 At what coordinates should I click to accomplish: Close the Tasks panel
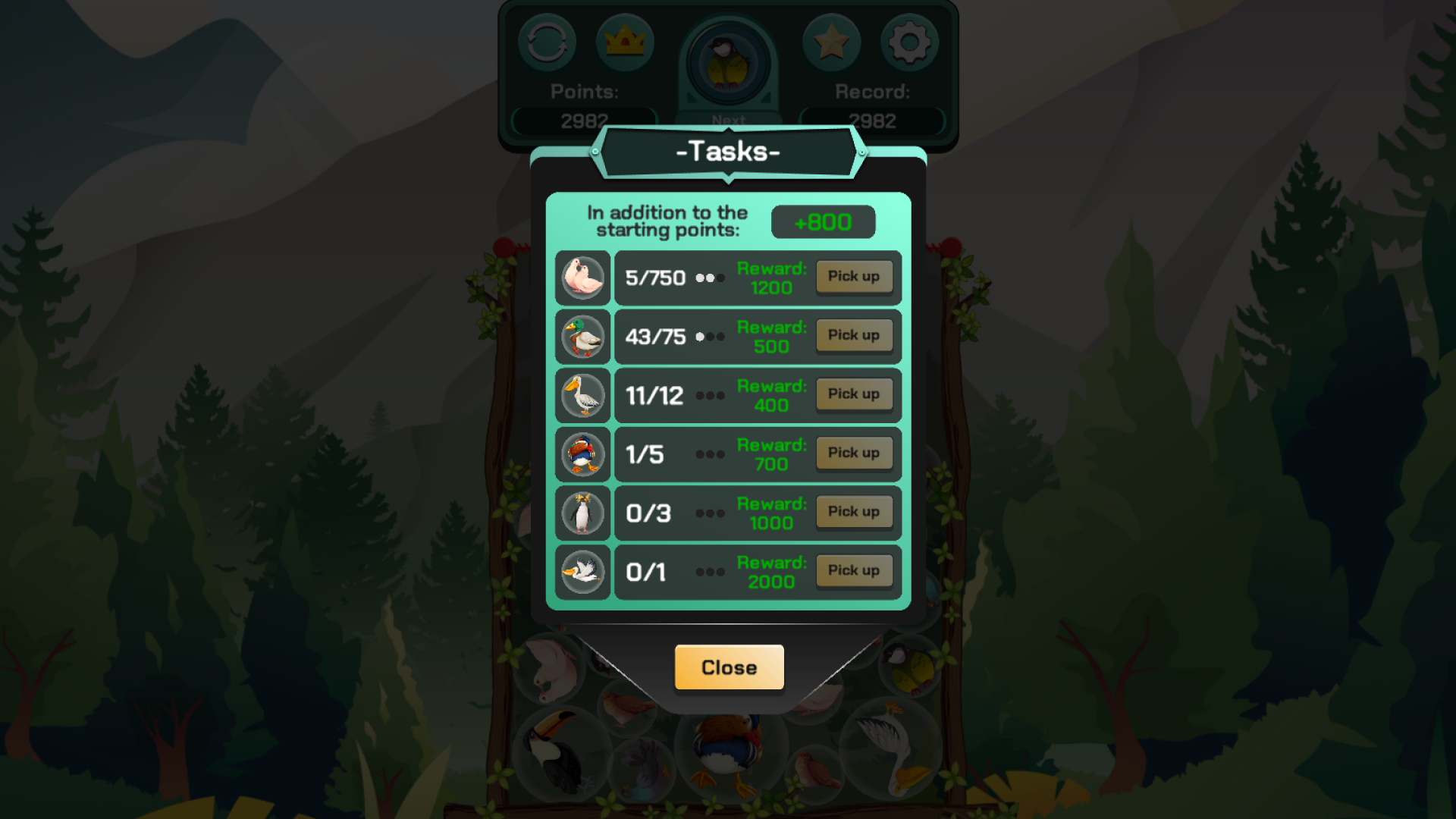click(x=728, y=667)
